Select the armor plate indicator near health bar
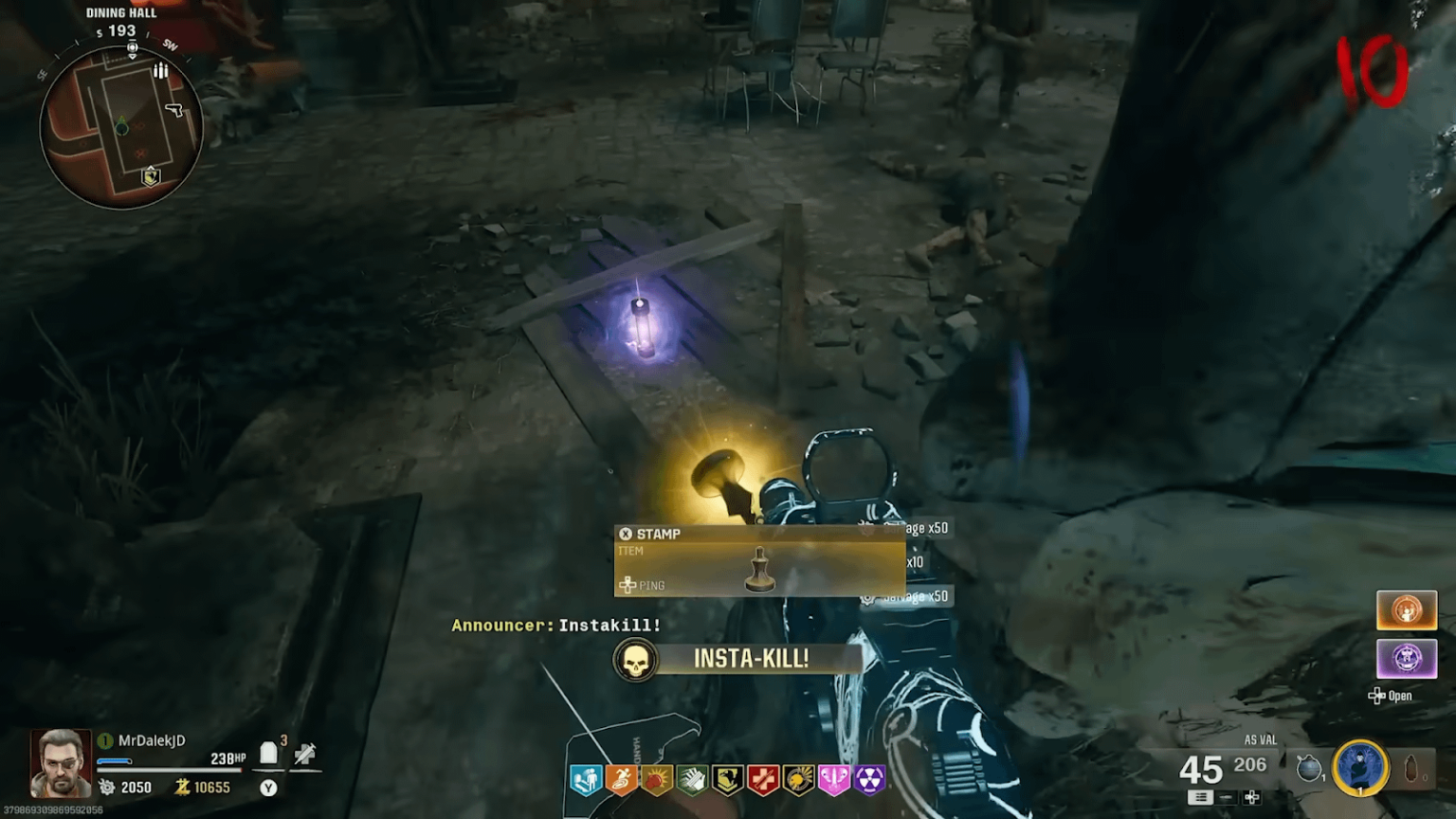The width and height of the screenshot is (1456, 819). [266, 752]
